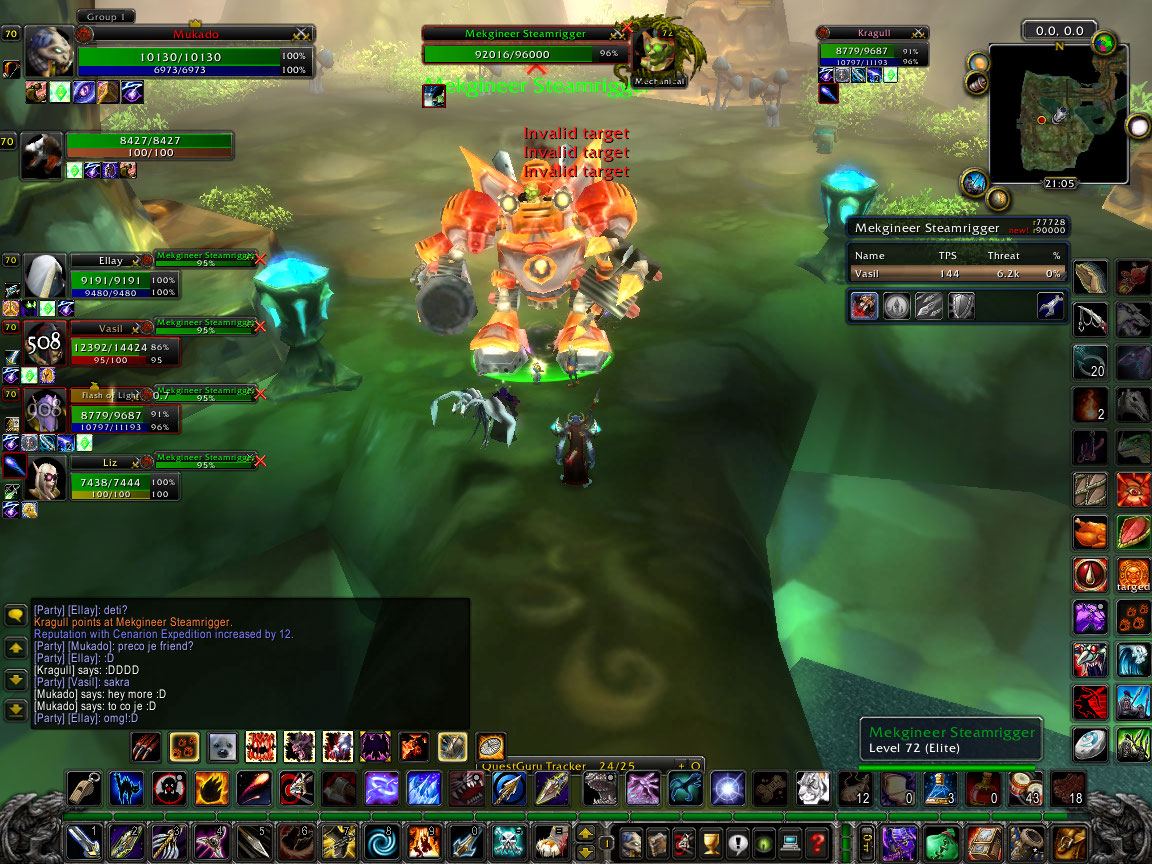Click the blue swirling vortex action slot
The width and height of the screenshot is (1152, 864).
click(x=380, y=841)
